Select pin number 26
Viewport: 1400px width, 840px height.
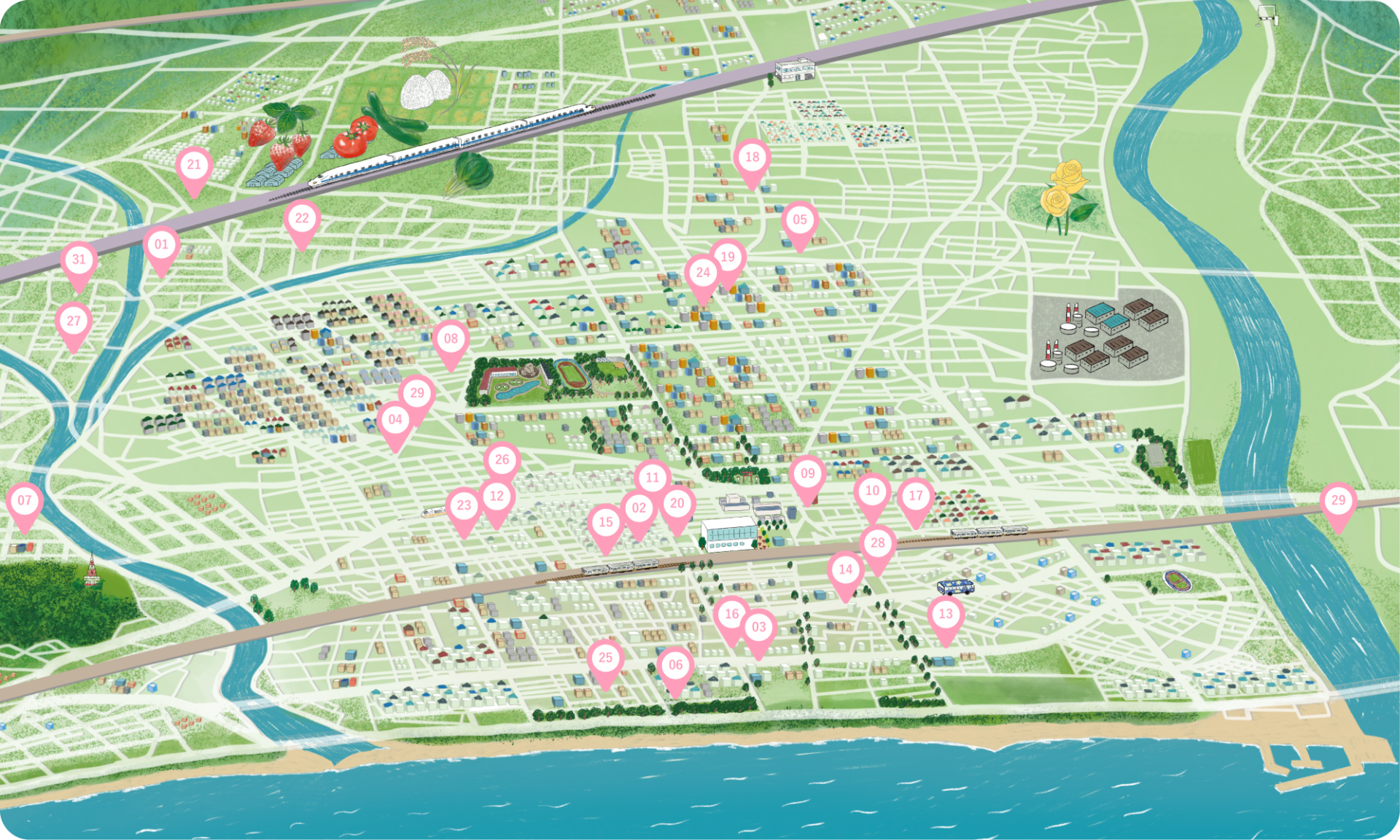(502, 460)
